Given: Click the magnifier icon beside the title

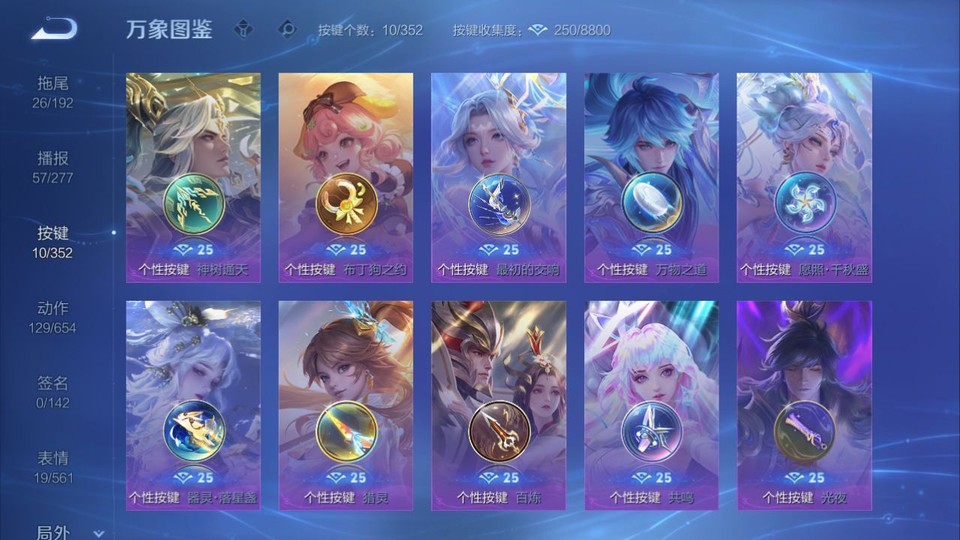Looking at the screenshot, I should pos(287,29).
